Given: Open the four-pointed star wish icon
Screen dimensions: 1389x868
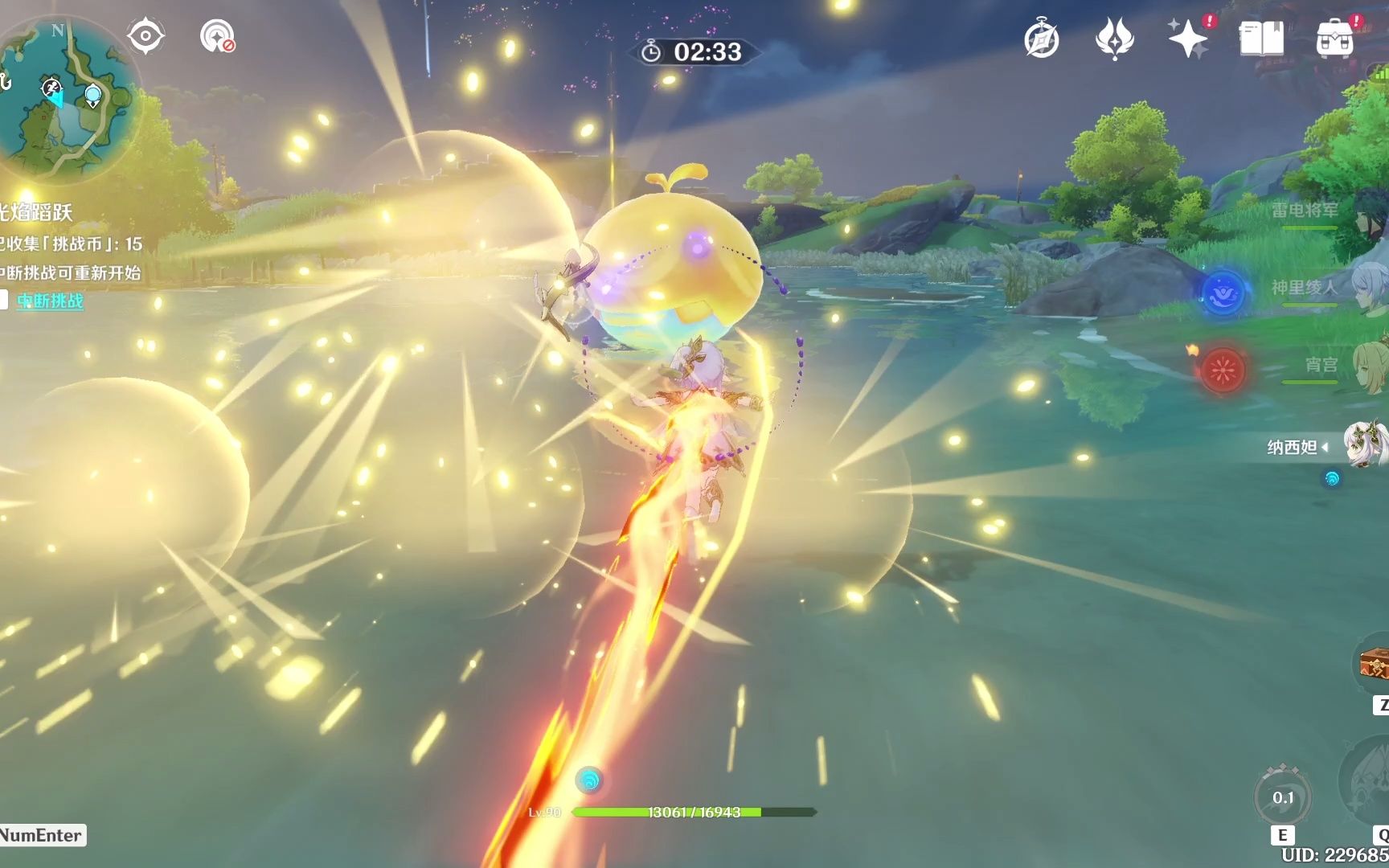Looking at the screenshot, I should (x=1187, y=39).
